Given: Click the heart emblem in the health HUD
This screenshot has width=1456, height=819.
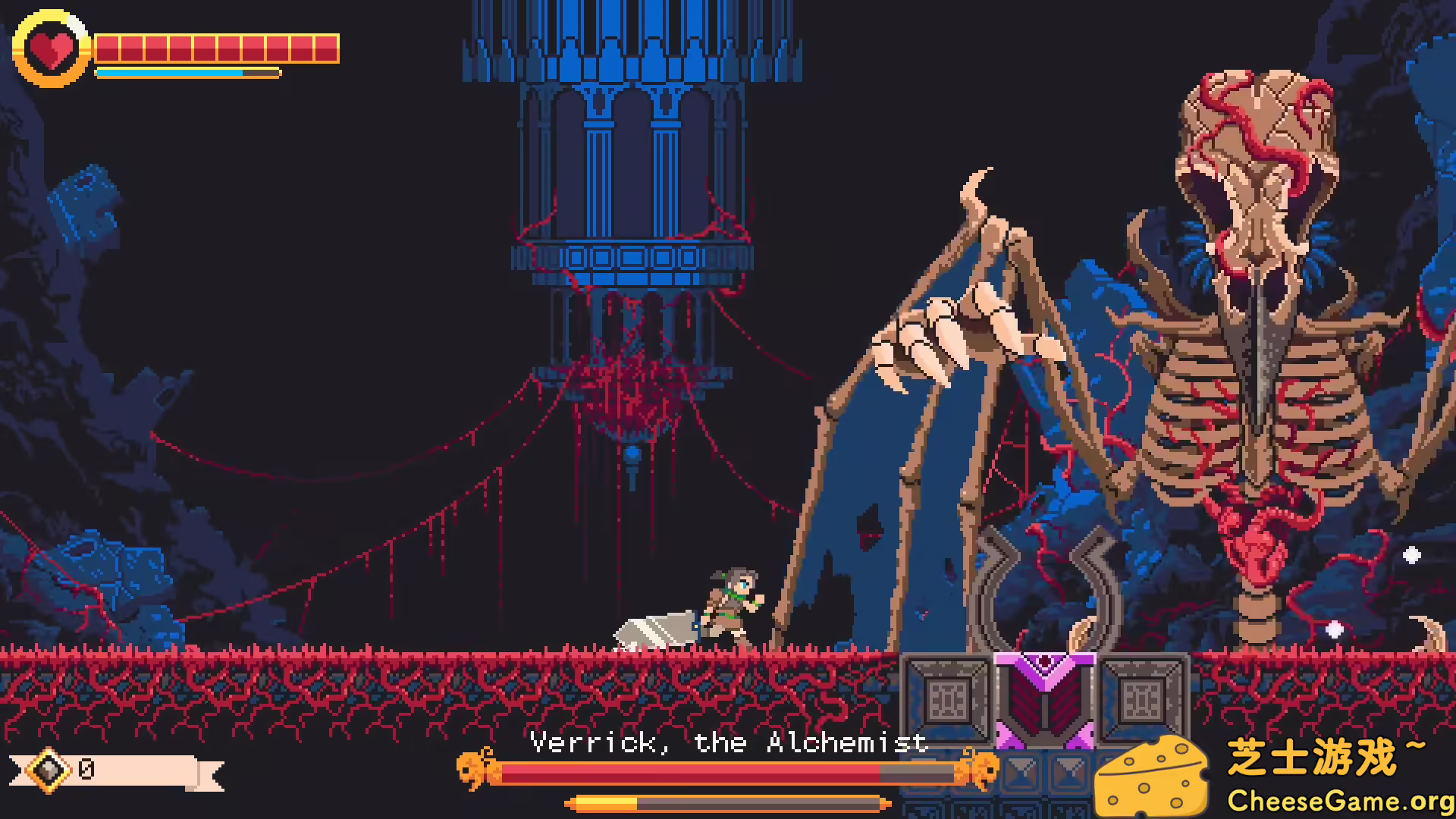Looking at the screenshot, I should click(51, 49).
